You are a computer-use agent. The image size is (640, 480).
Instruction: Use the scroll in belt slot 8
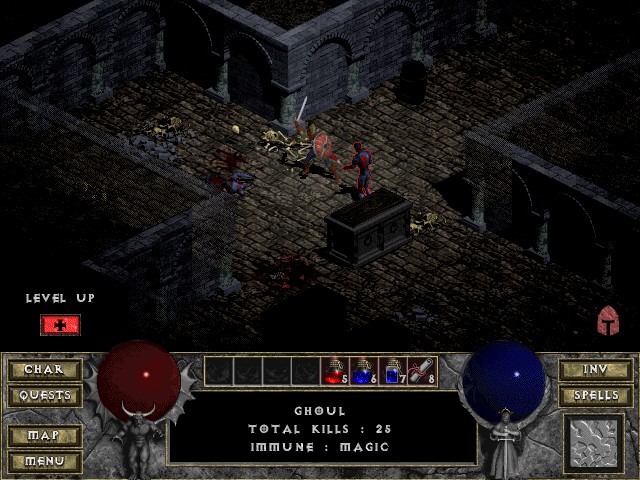coord(420,372)
